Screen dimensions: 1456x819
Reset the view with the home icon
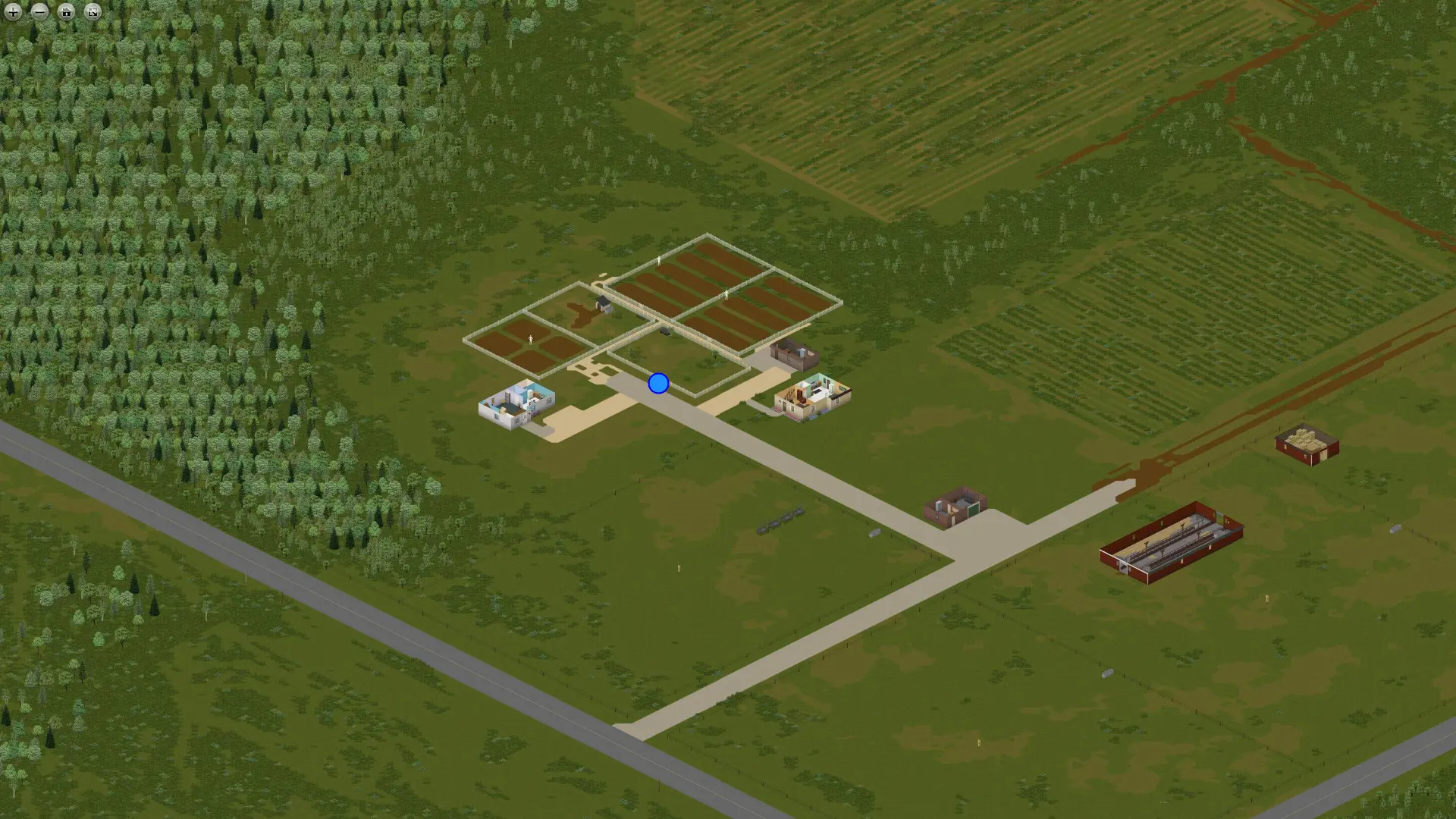tap(66, 12)
